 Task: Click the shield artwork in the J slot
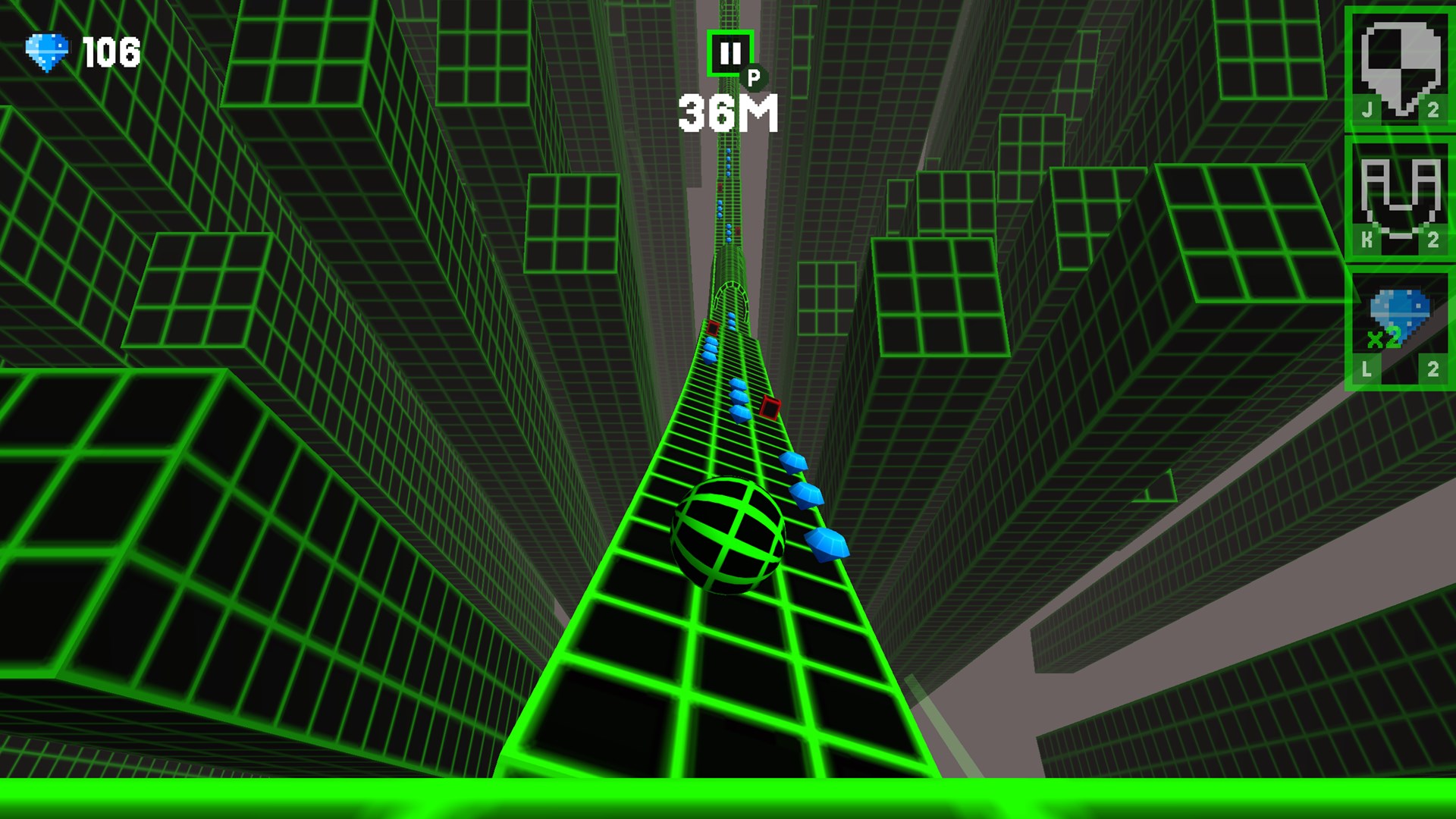1398,59
